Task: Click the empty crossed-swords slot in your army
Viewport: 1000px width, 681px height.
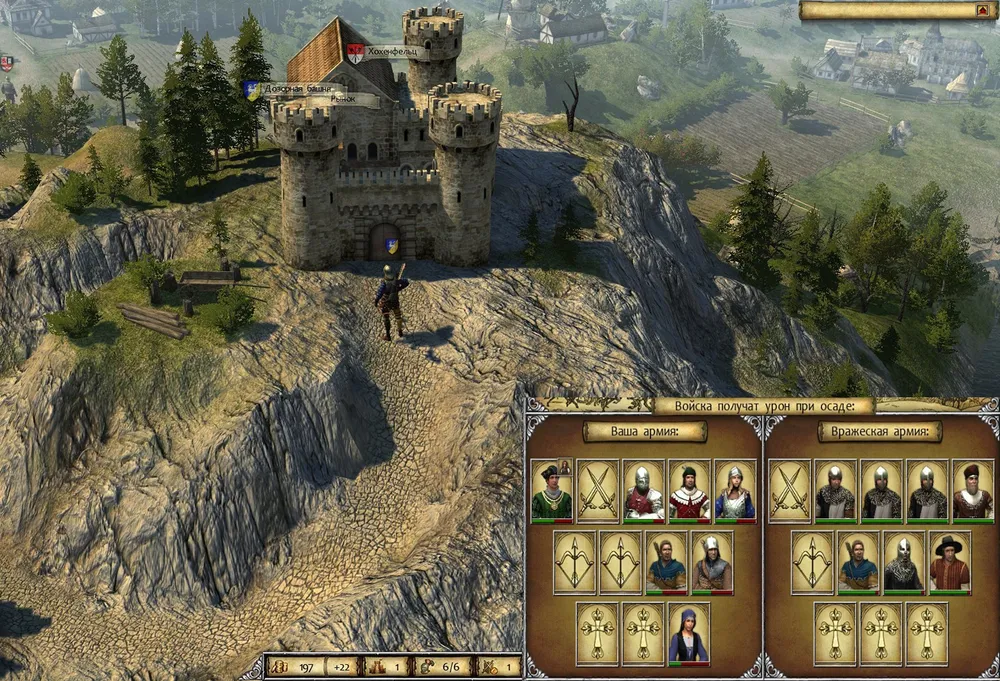Action: pos(597,491)
